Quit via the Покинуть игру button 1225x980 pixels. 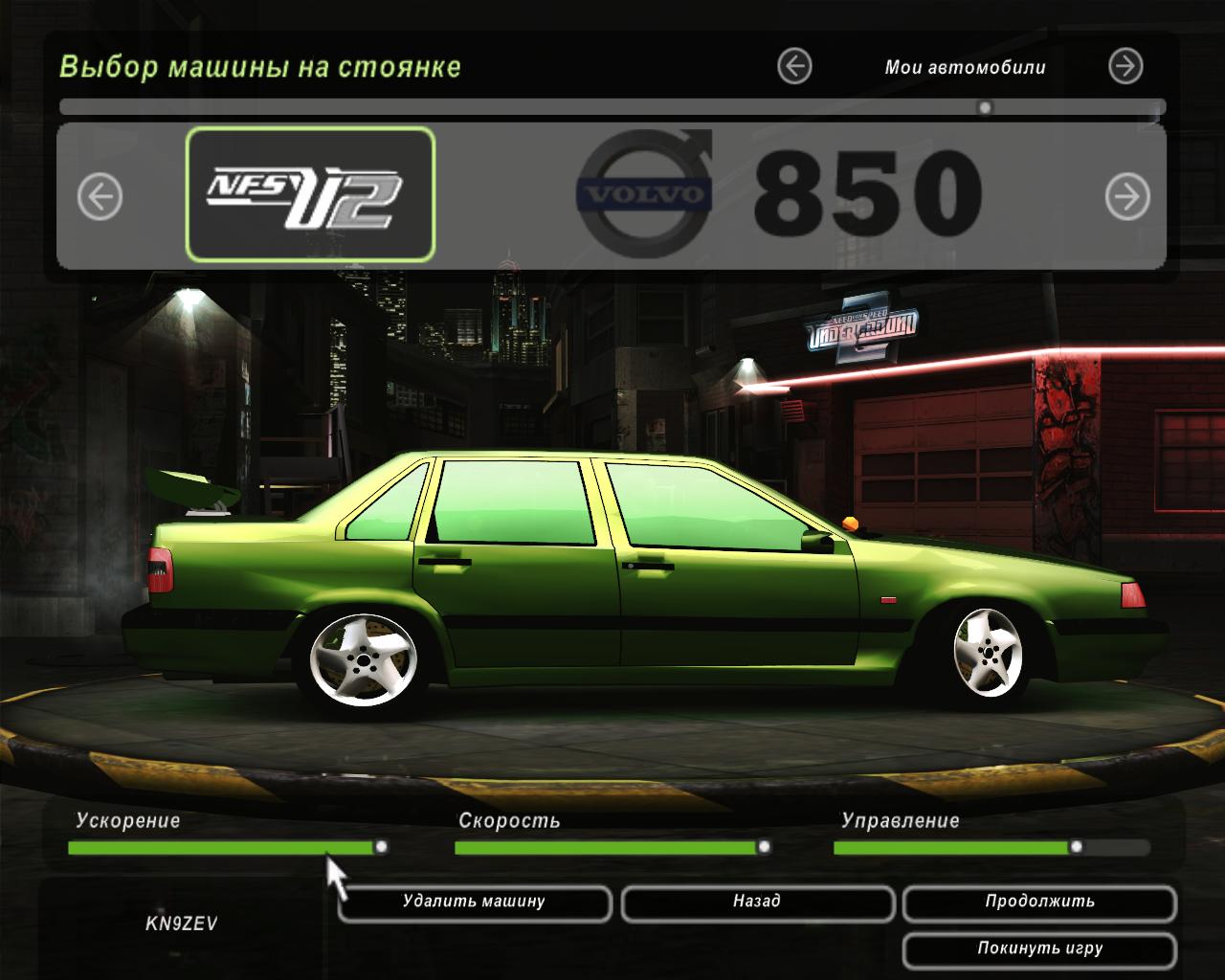pos(1039,949)
